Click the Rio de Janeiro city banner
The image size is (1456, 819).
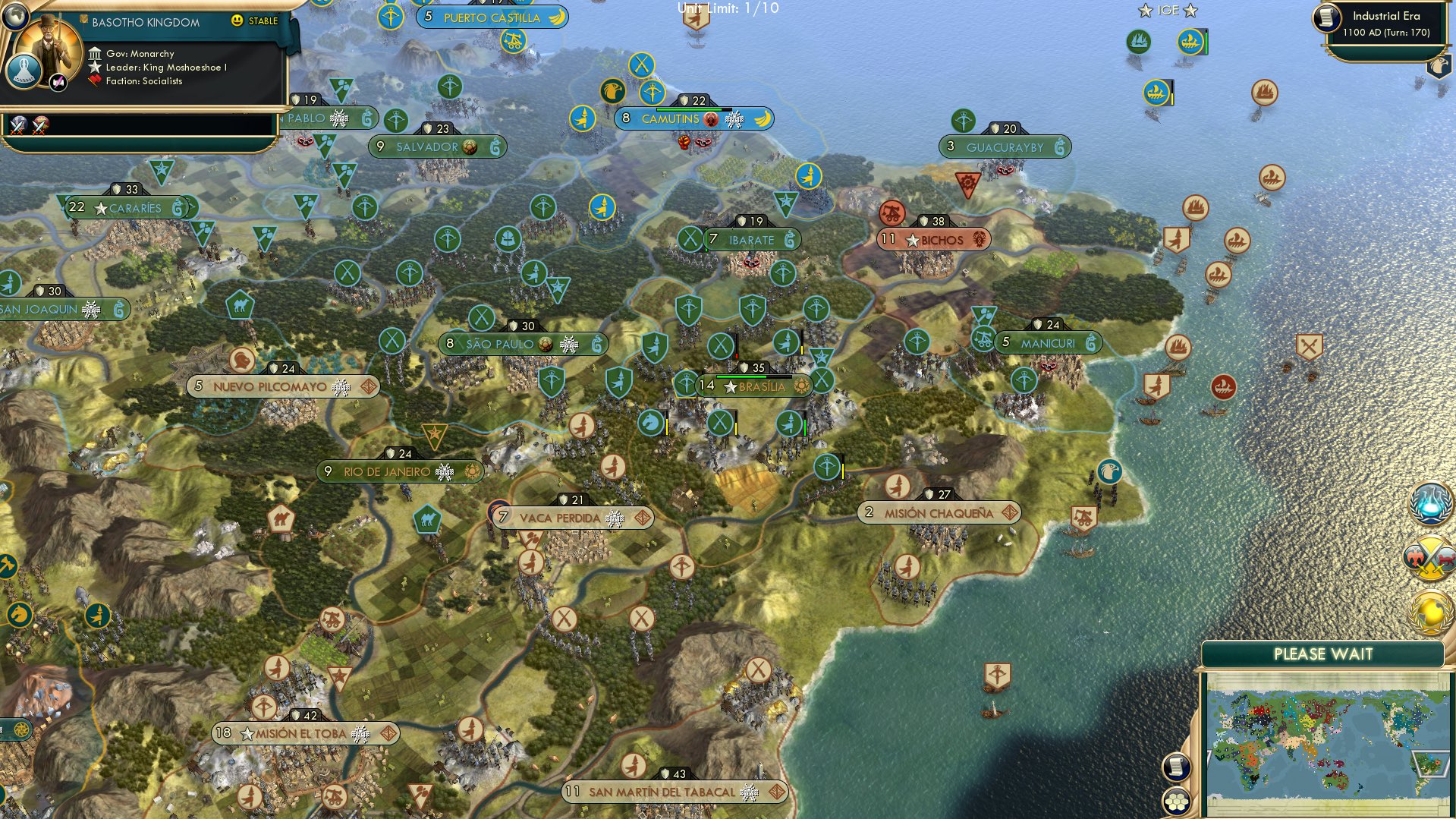tap(398, 471)
